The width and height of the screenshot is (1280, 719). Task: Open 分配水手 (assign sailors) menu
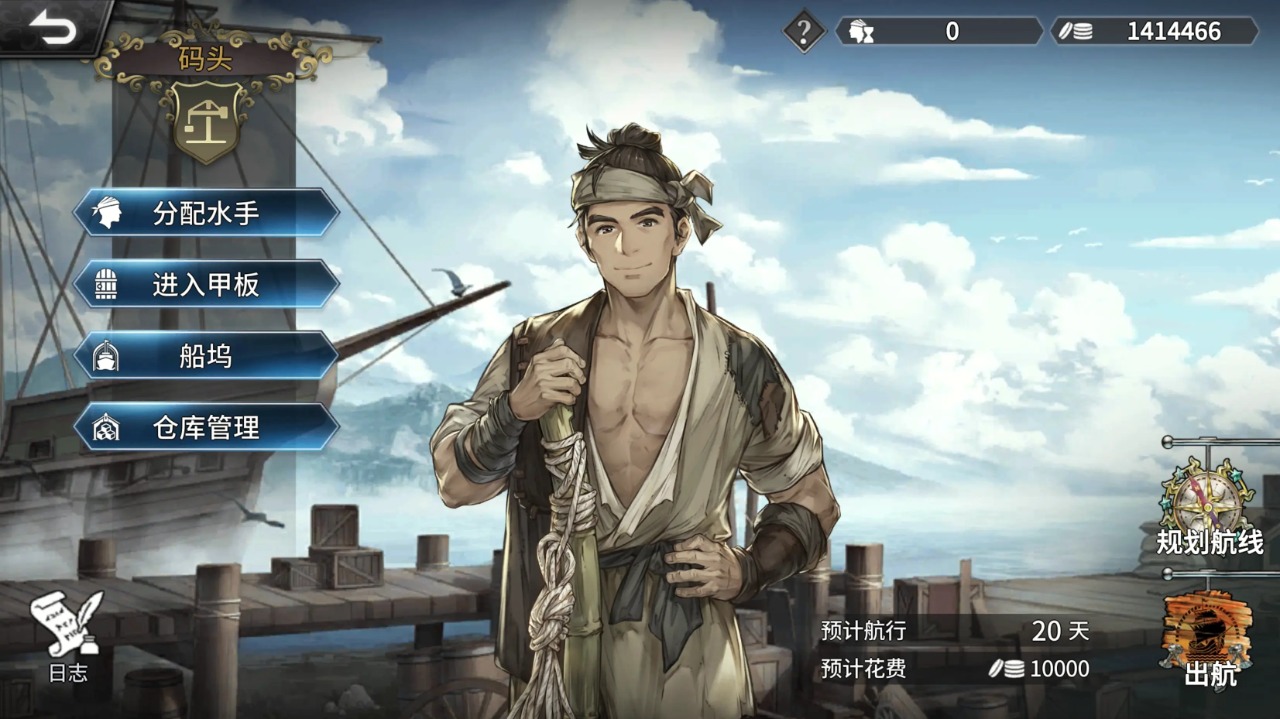pos(206,213)
